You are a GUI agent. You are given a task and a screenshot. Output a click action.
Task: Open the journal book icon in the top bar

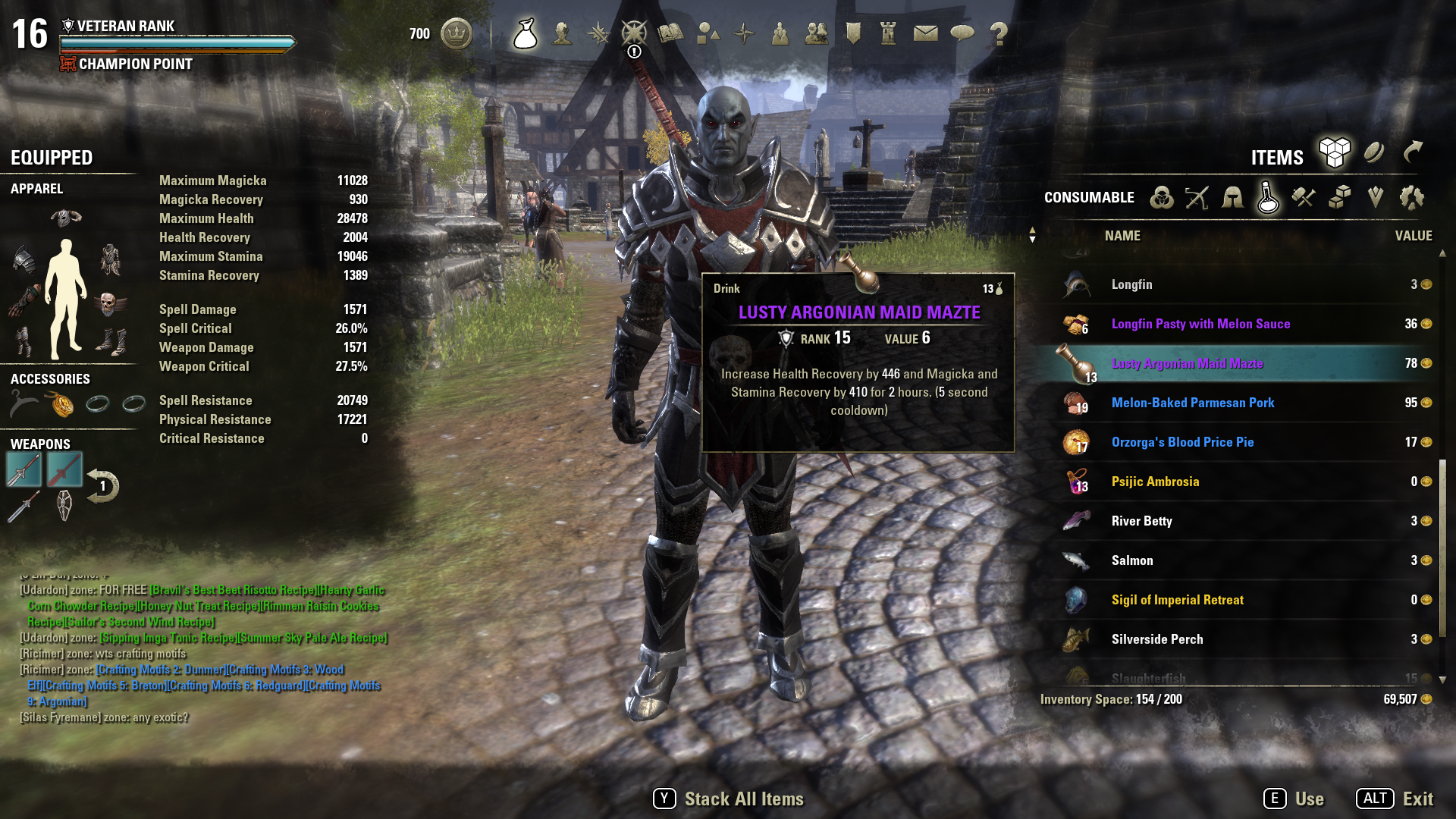click(x=670, y=33)
